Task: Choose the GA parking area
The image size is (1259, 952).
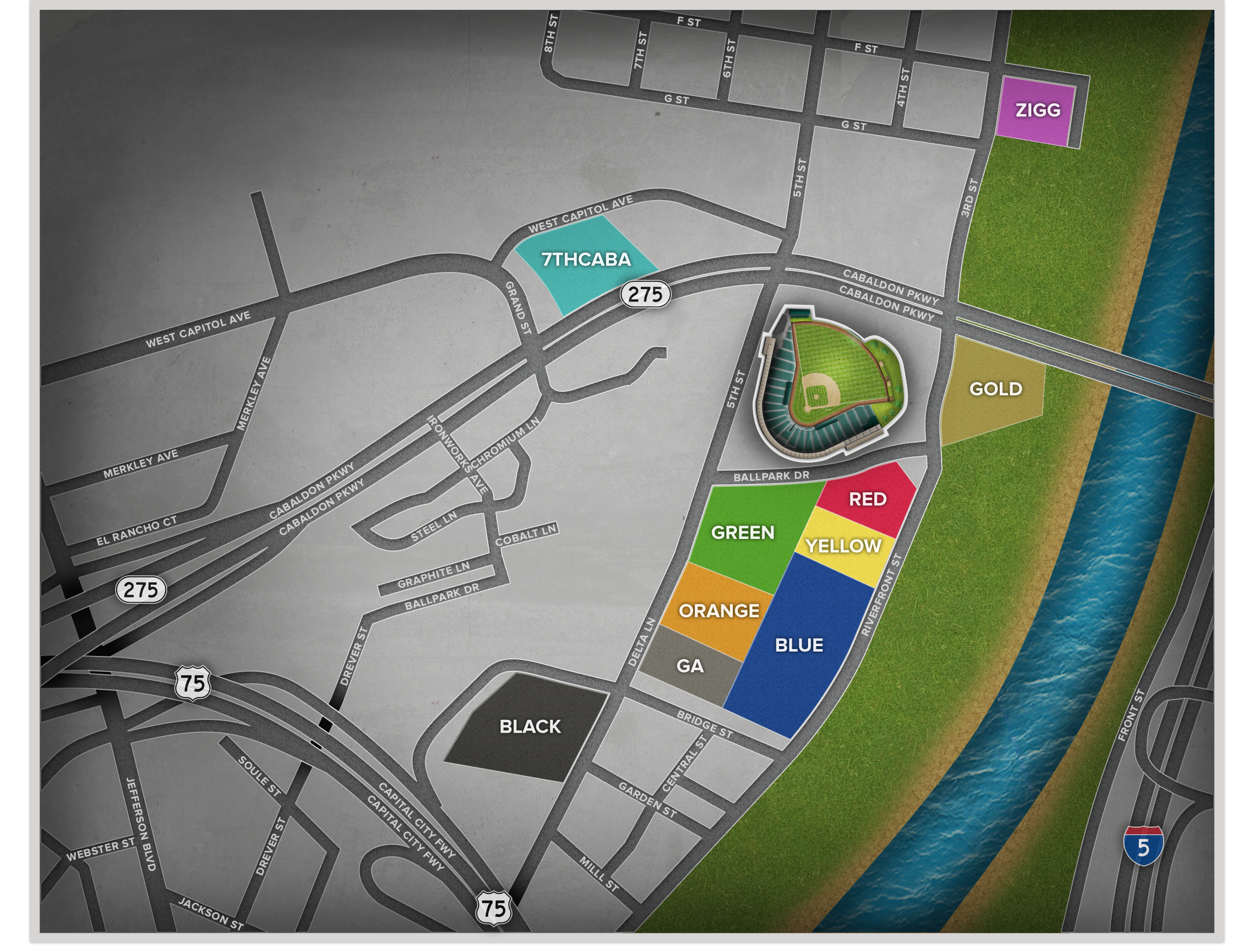Action: 689,666
